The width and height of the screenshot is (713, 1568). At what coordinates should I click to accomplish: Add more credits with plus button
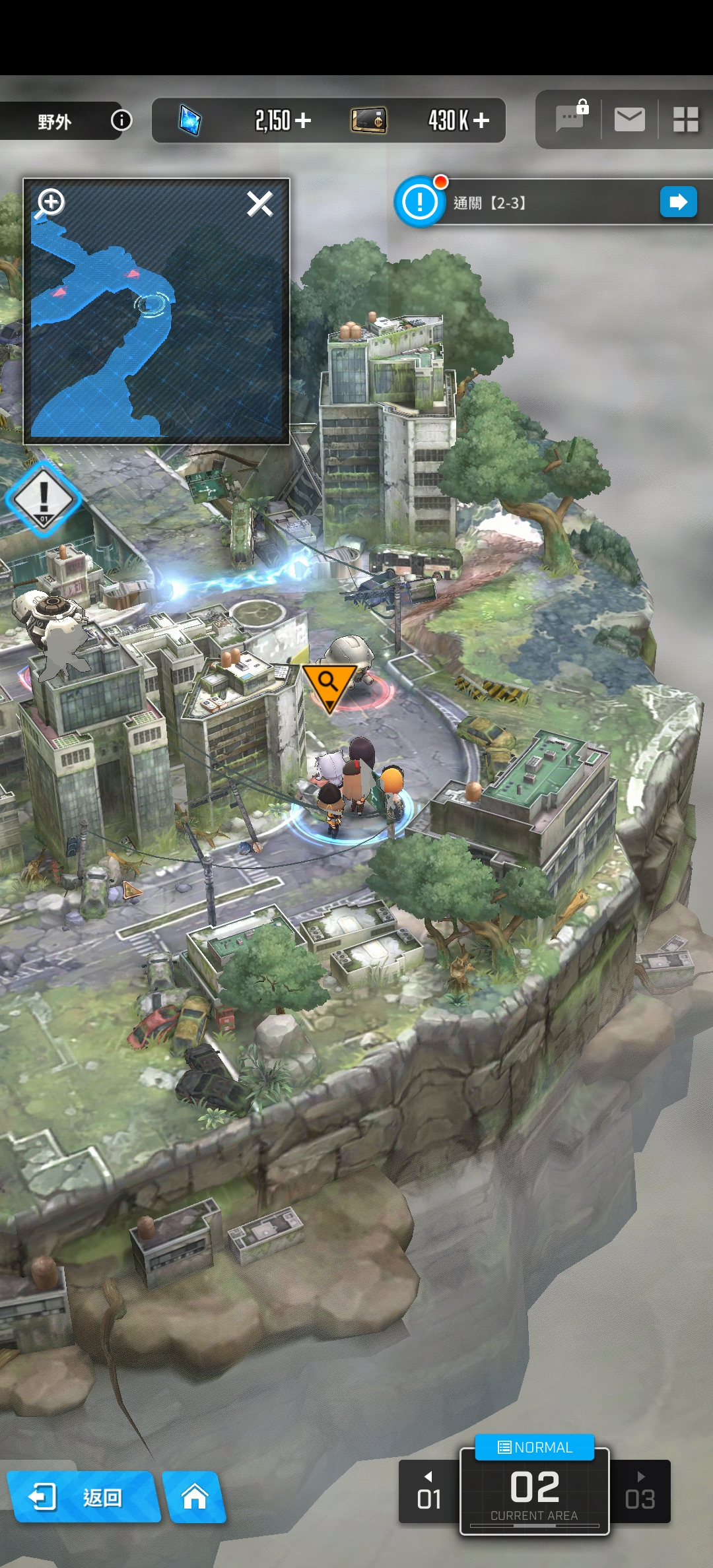click(x=481, y=120)
